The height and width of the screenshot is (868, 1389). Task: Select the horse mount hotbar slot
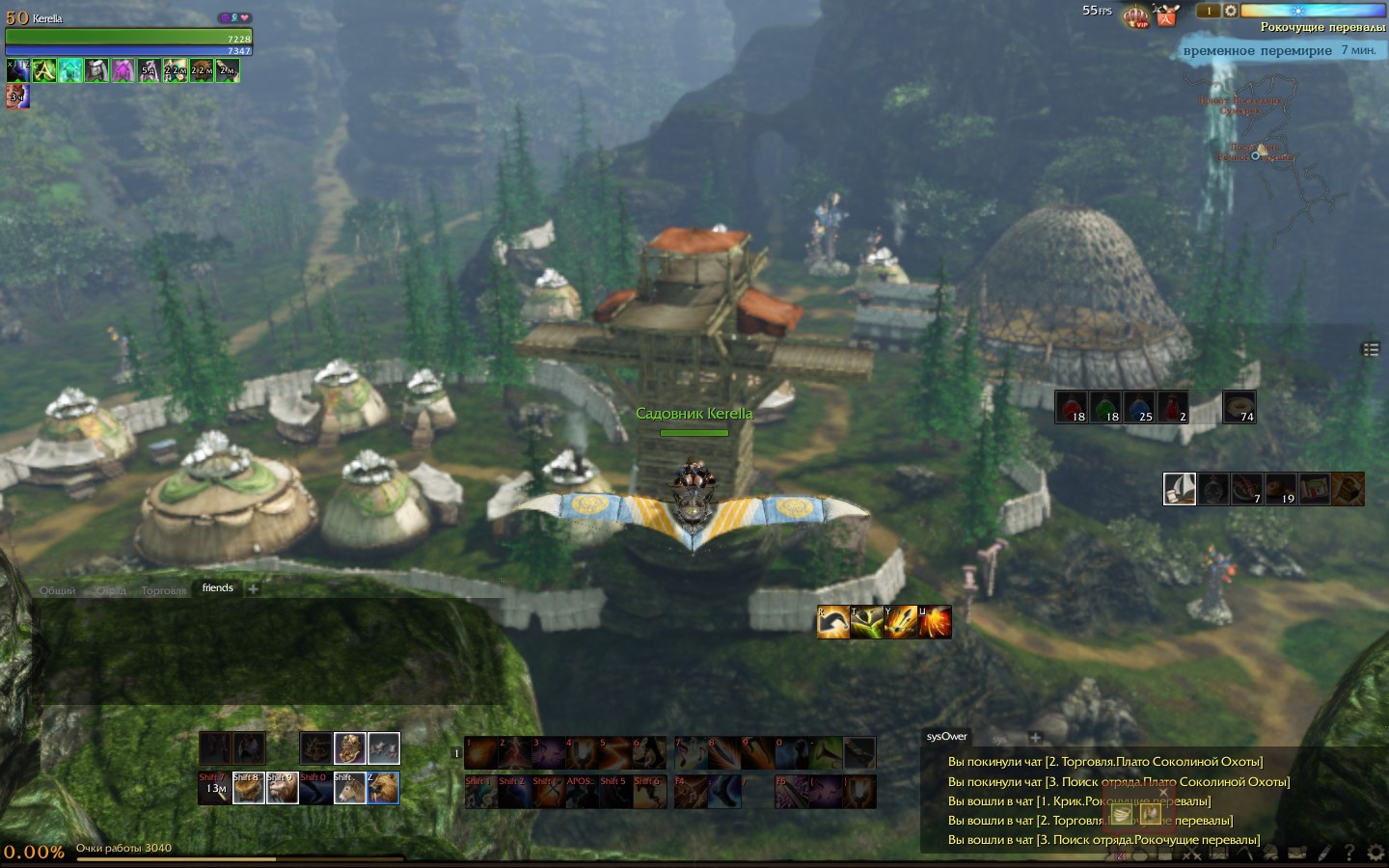click(349, 788)
